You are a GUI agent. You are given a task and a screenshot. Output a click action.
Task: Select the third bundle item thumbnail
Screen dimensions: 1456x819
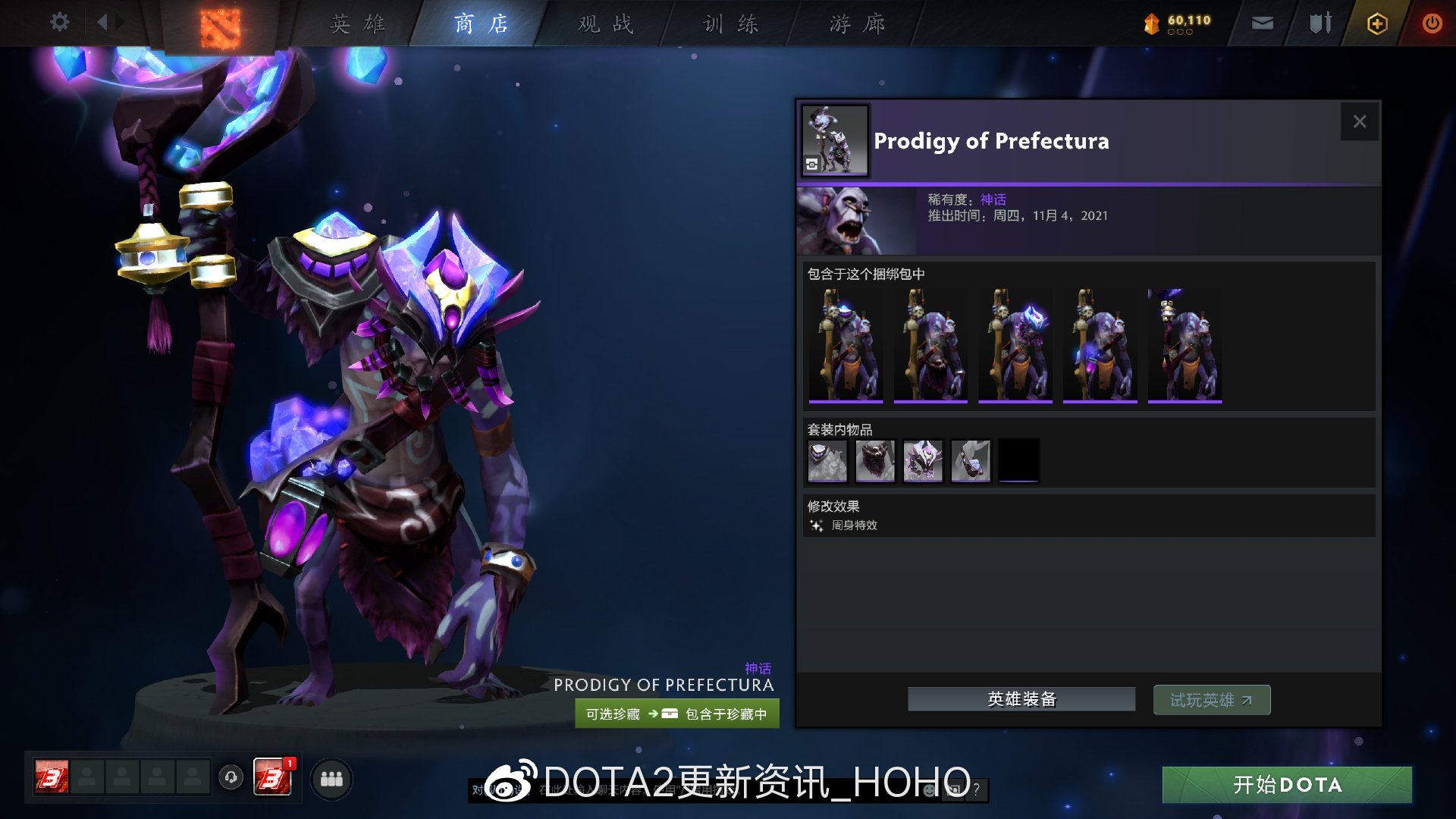[x=1015, y=346]
